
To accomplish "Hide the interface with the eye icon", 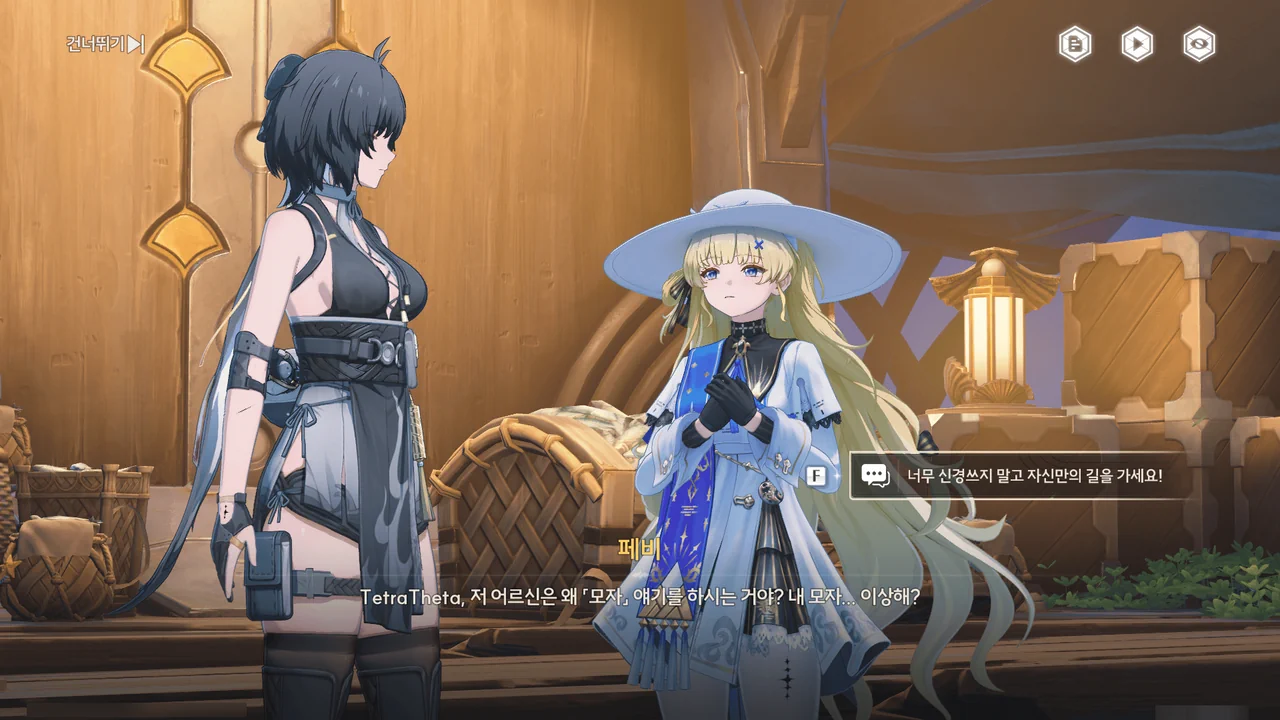I will coord(1198,44).
